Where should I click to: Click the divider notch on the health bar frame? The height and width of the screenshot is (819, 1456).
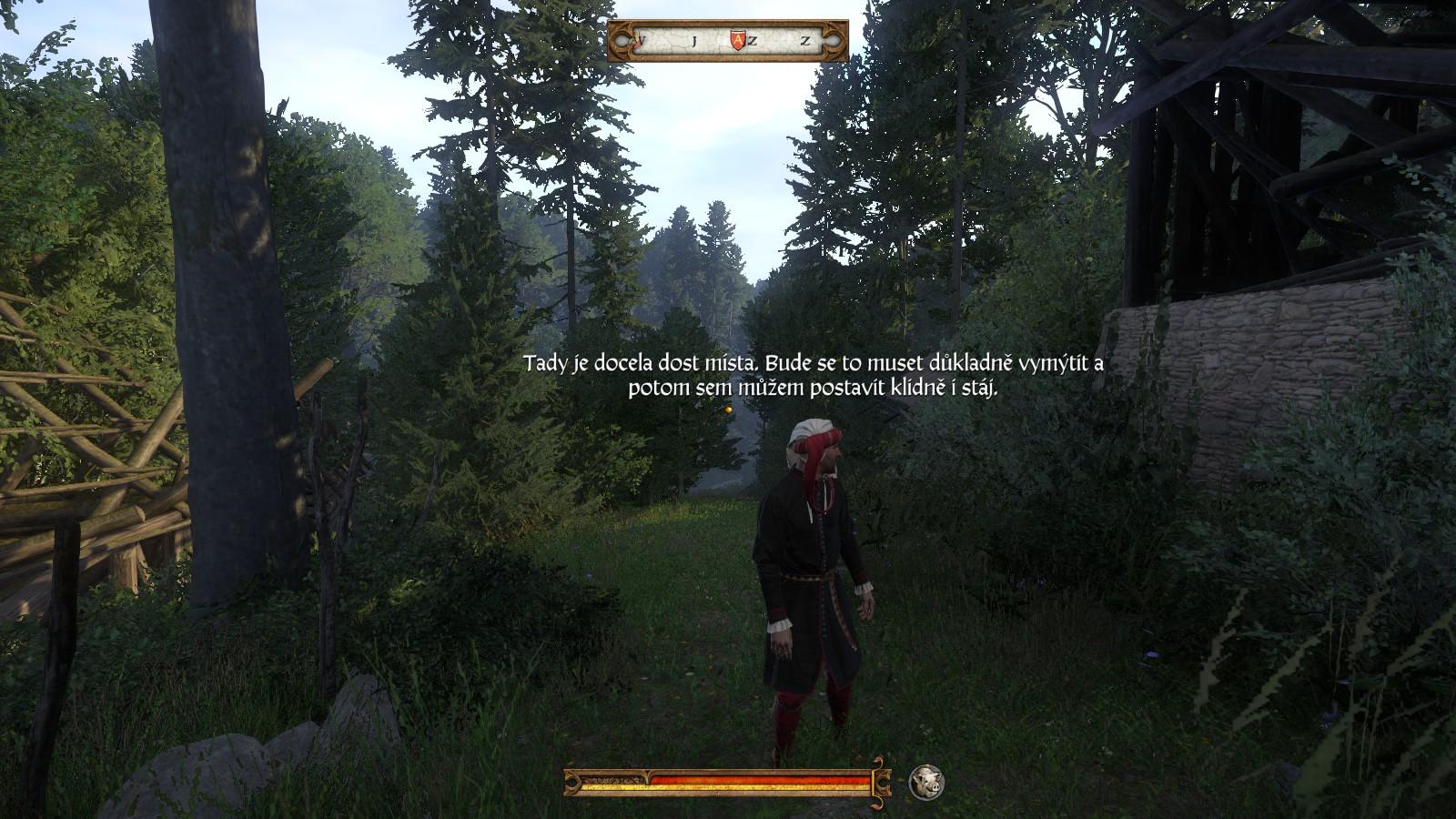pos(647,773)
